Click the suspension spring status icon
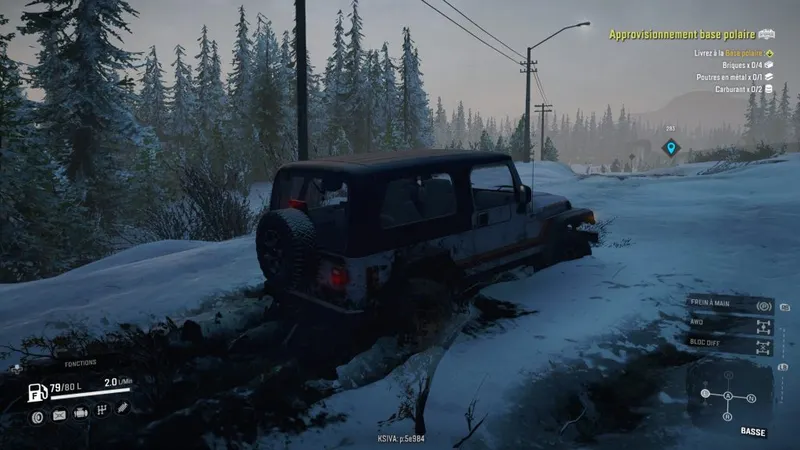 point(122,408)
